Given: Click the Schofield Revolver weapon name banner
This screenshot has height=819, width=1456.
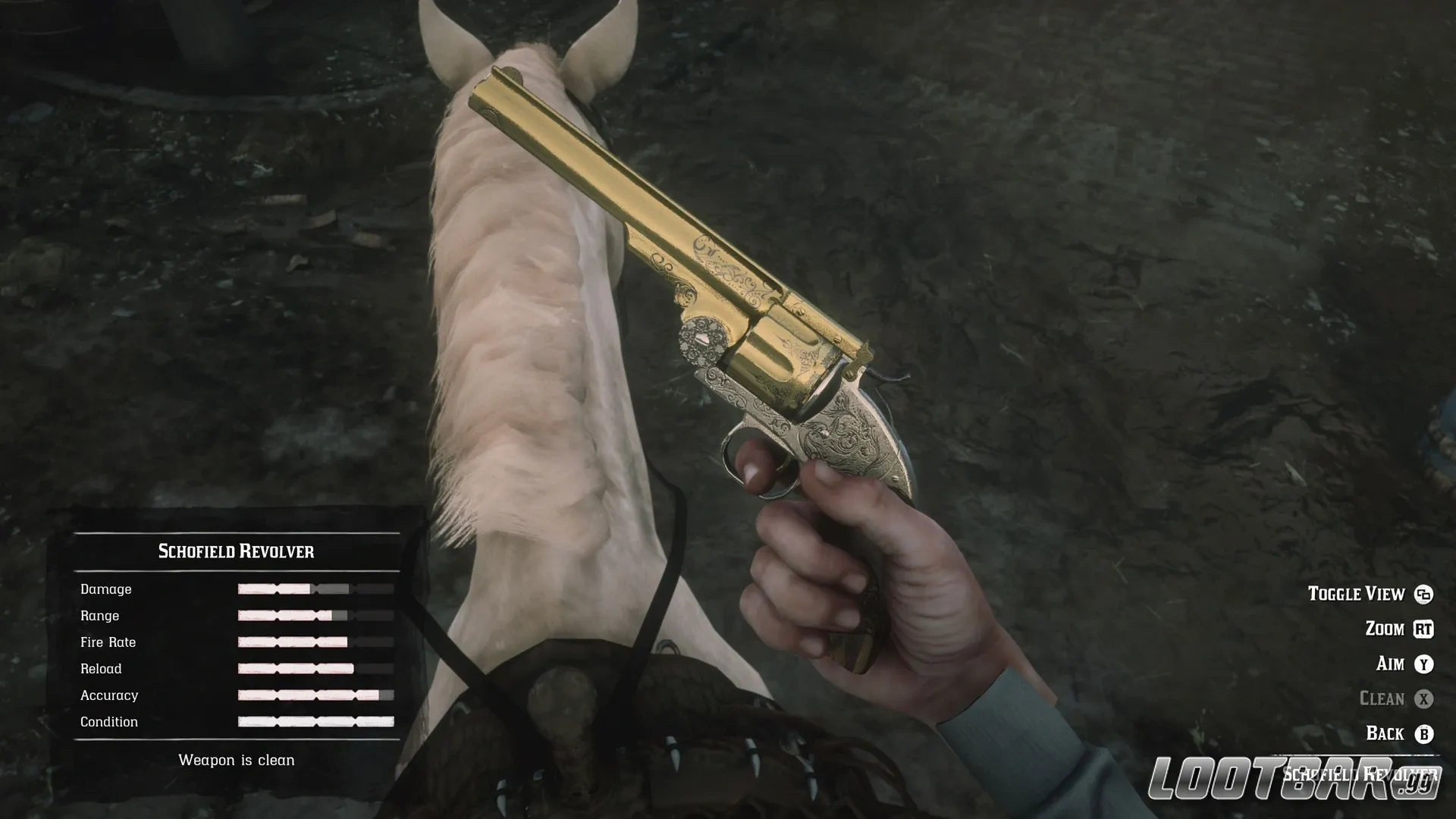Looking at the screenshot, I should click(x=235, y=551).
